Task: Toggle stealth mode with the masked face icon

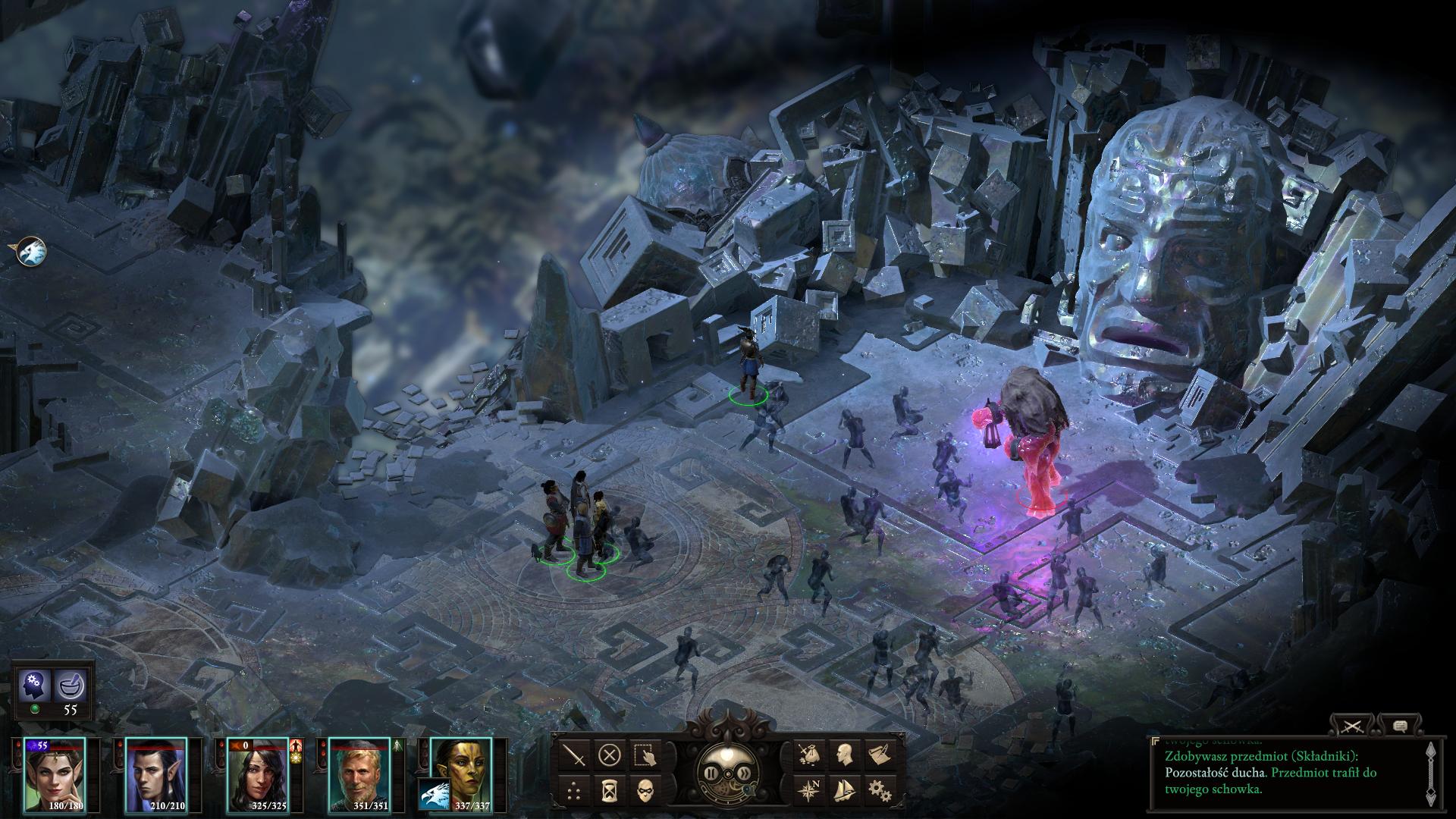Action: coord(644,790)
